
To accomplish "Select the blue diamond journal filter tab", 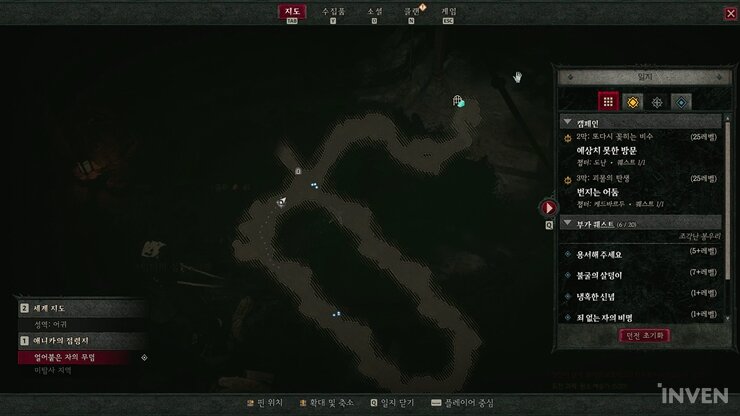I will click(681, 101).
